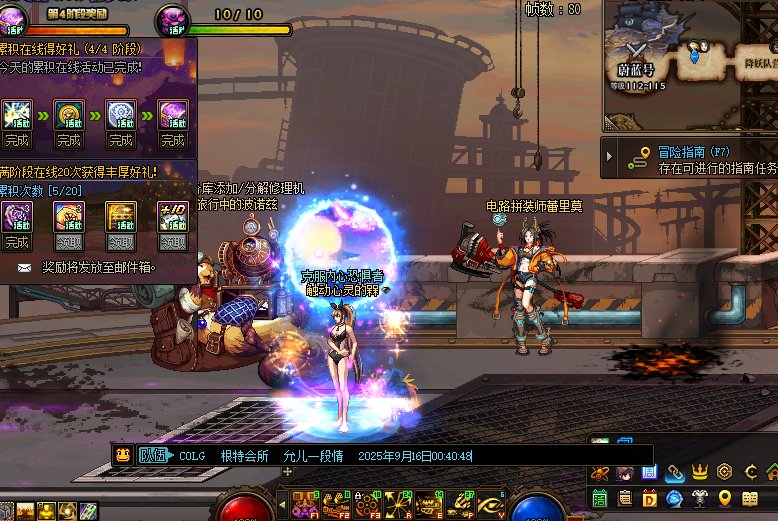Open the house icon in menu bar
The width and height of the screenshot is (778, 521).
point(772,472)
